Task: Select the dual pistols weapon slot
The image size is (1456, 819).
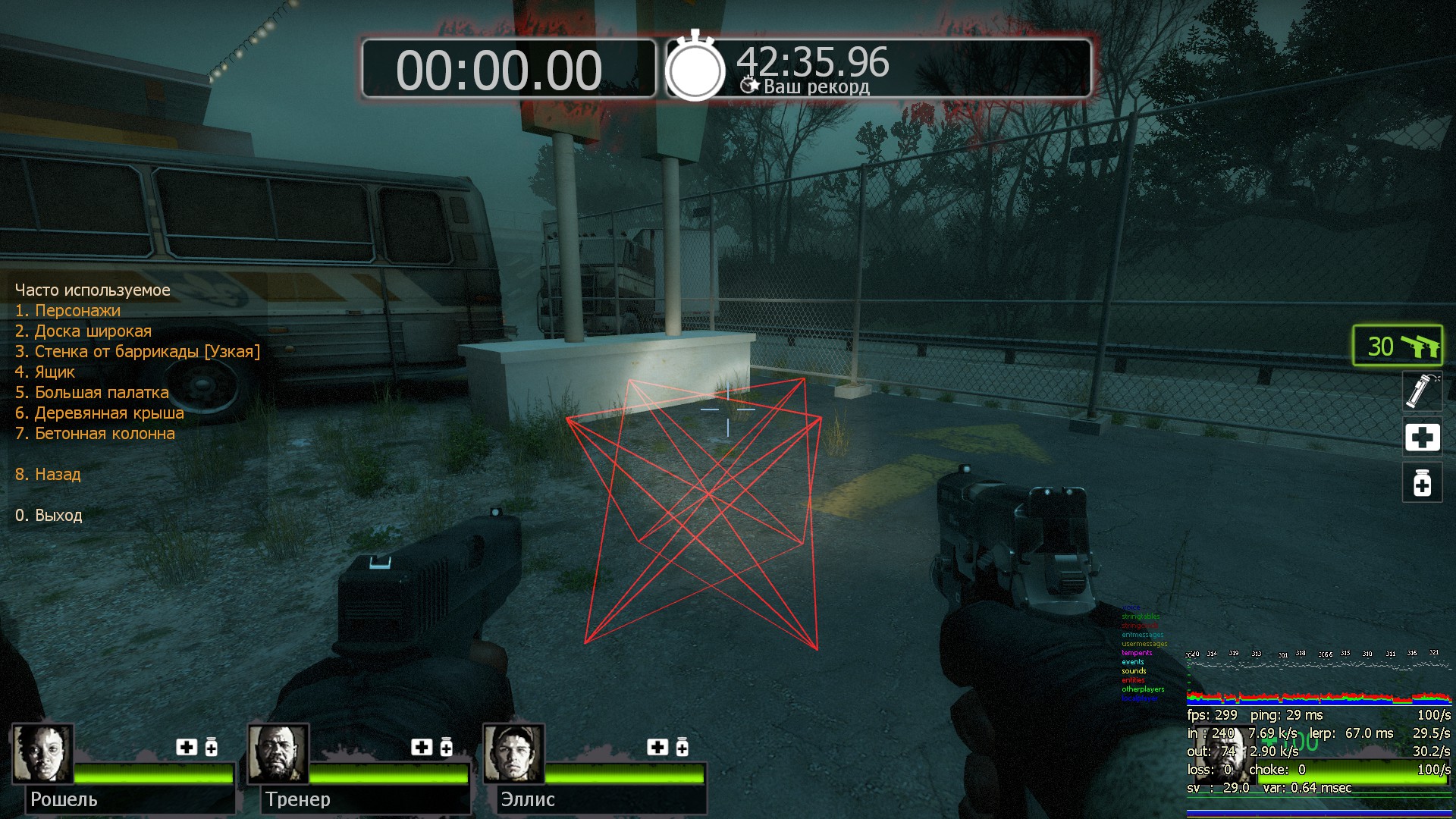Action: pyautogui.click(x=1398, y=346)
